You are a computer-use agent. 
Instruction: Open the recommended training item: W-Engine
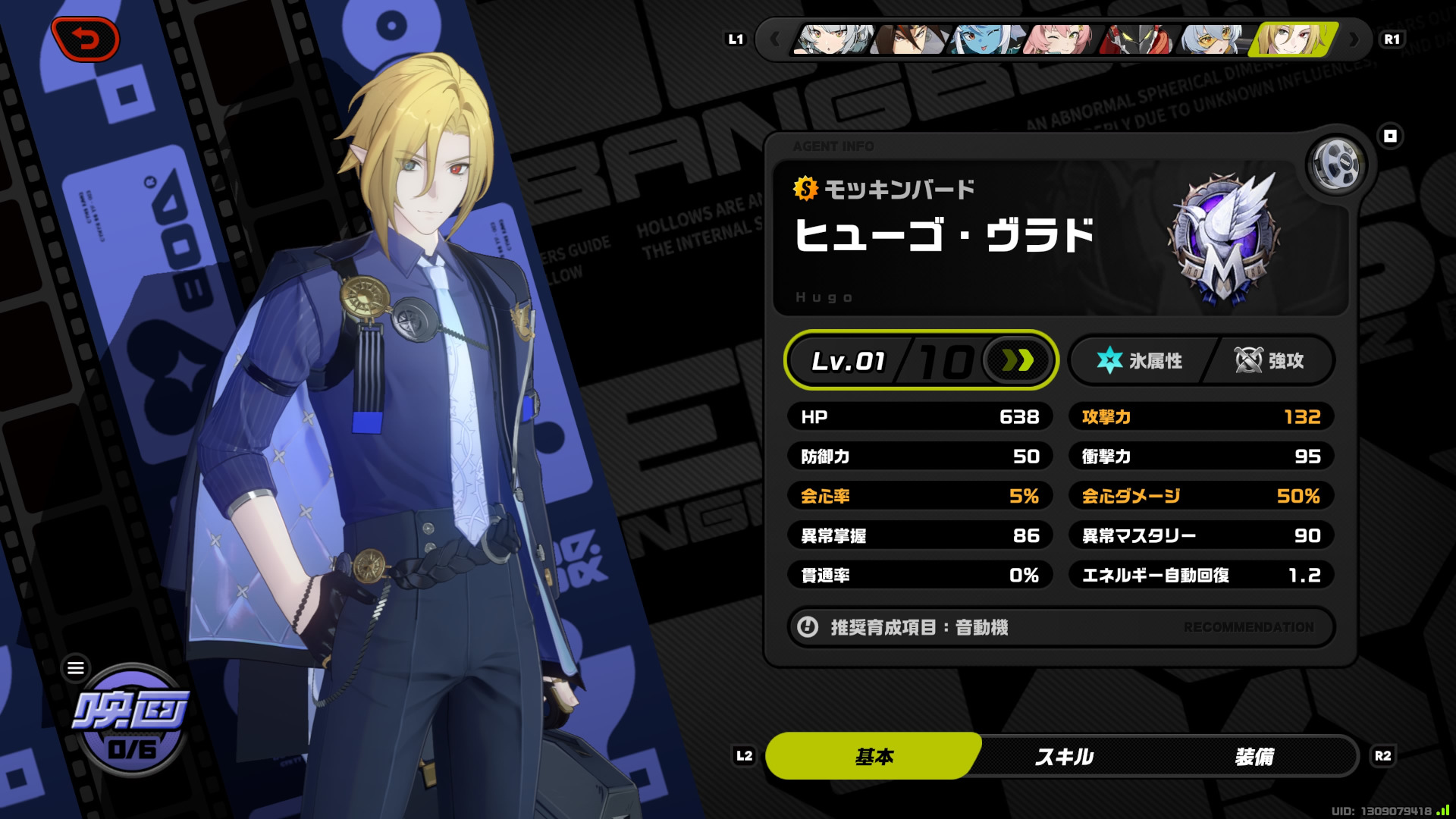tap(1060, 627)
